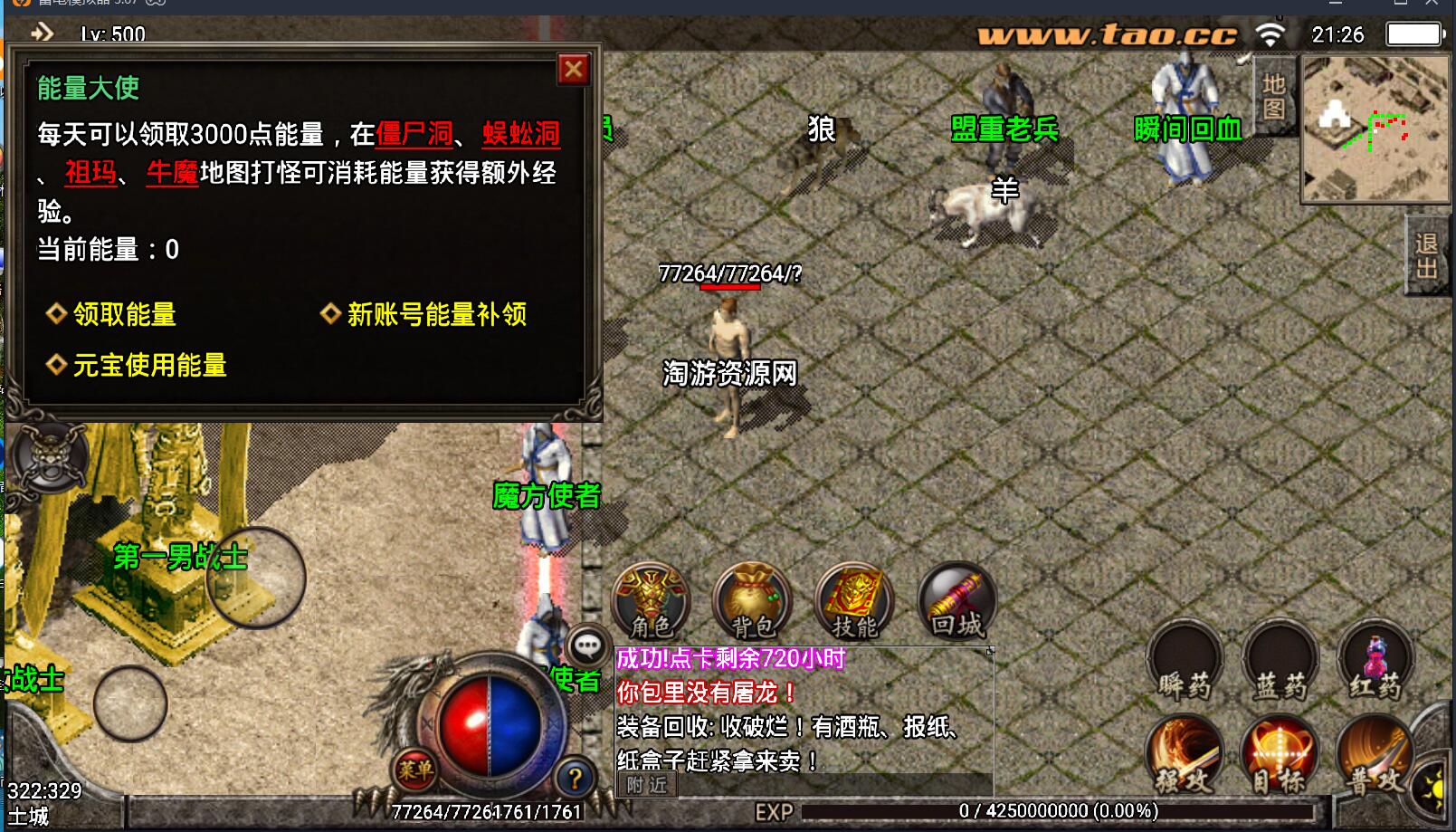The width and height of the screenshot is (1456, 832).
Task: Choose 元宝使用能量 option
Action: click(x=149, y=365)
